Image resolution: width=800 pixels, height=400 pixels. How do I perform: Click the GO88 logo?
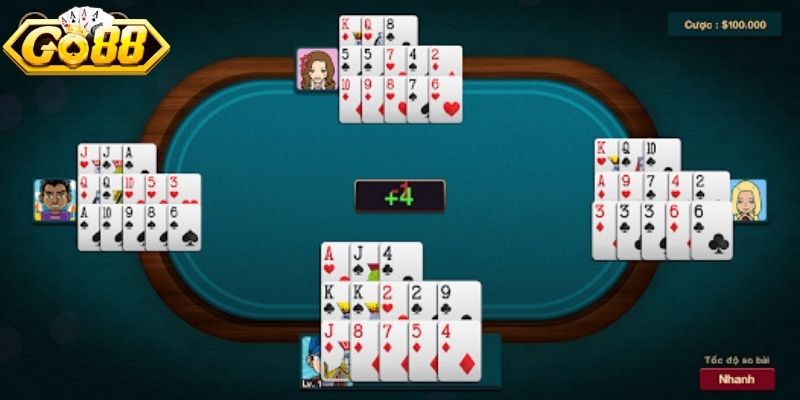[x=88, y=44]
